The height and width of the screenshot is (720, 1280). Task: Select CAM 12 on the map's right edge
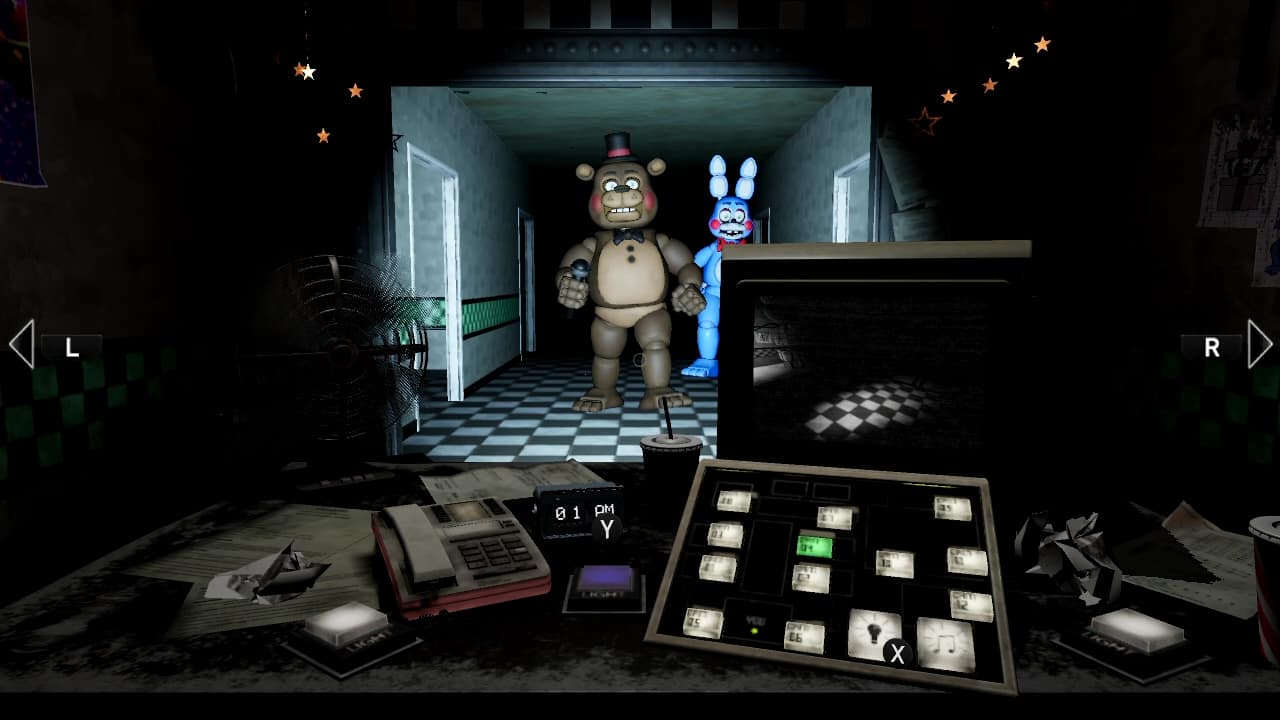(x=972, y=603)
